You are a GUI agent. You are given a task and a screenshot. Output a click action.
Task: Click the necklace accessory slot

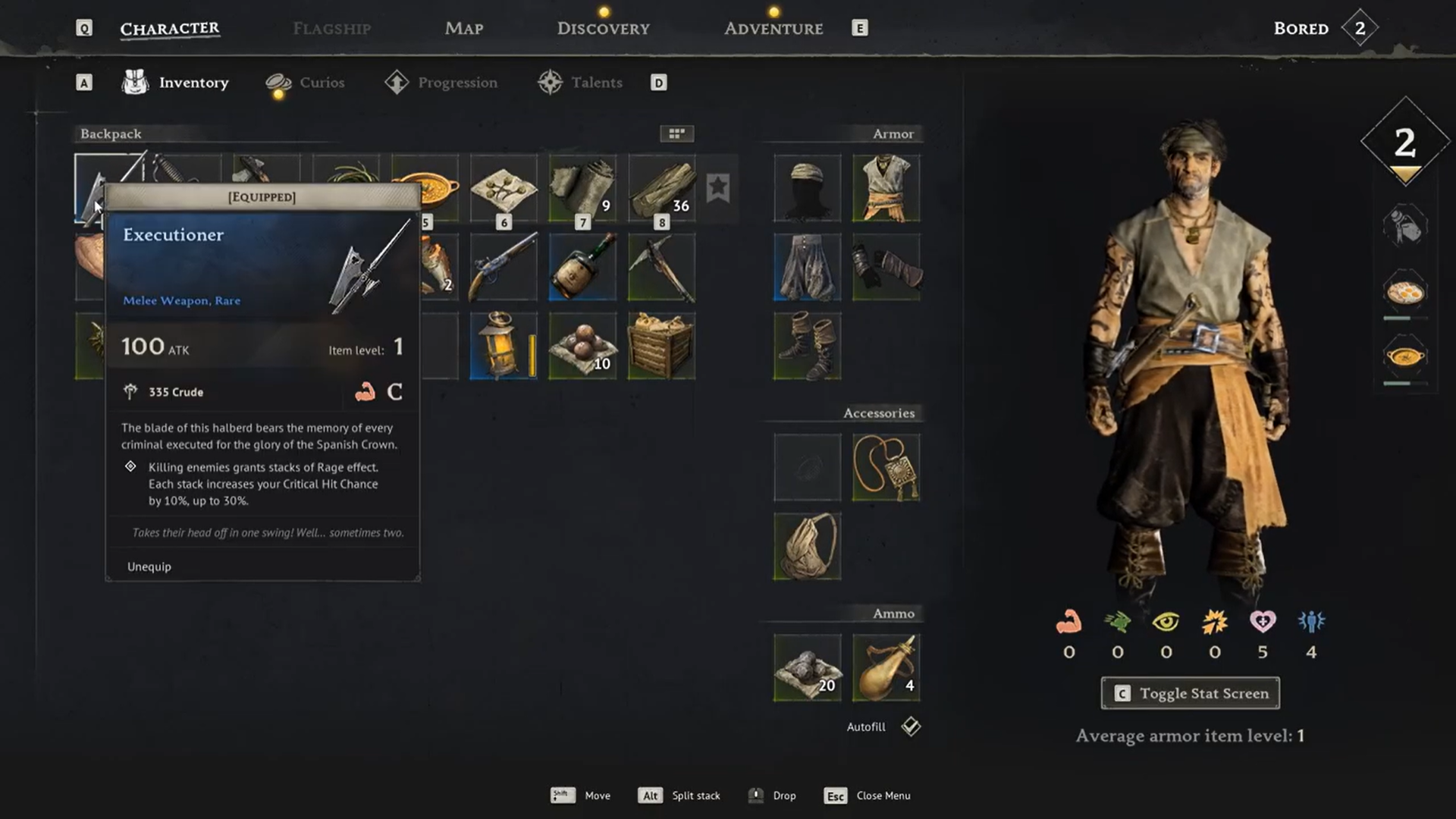click(x=886, y=467)
